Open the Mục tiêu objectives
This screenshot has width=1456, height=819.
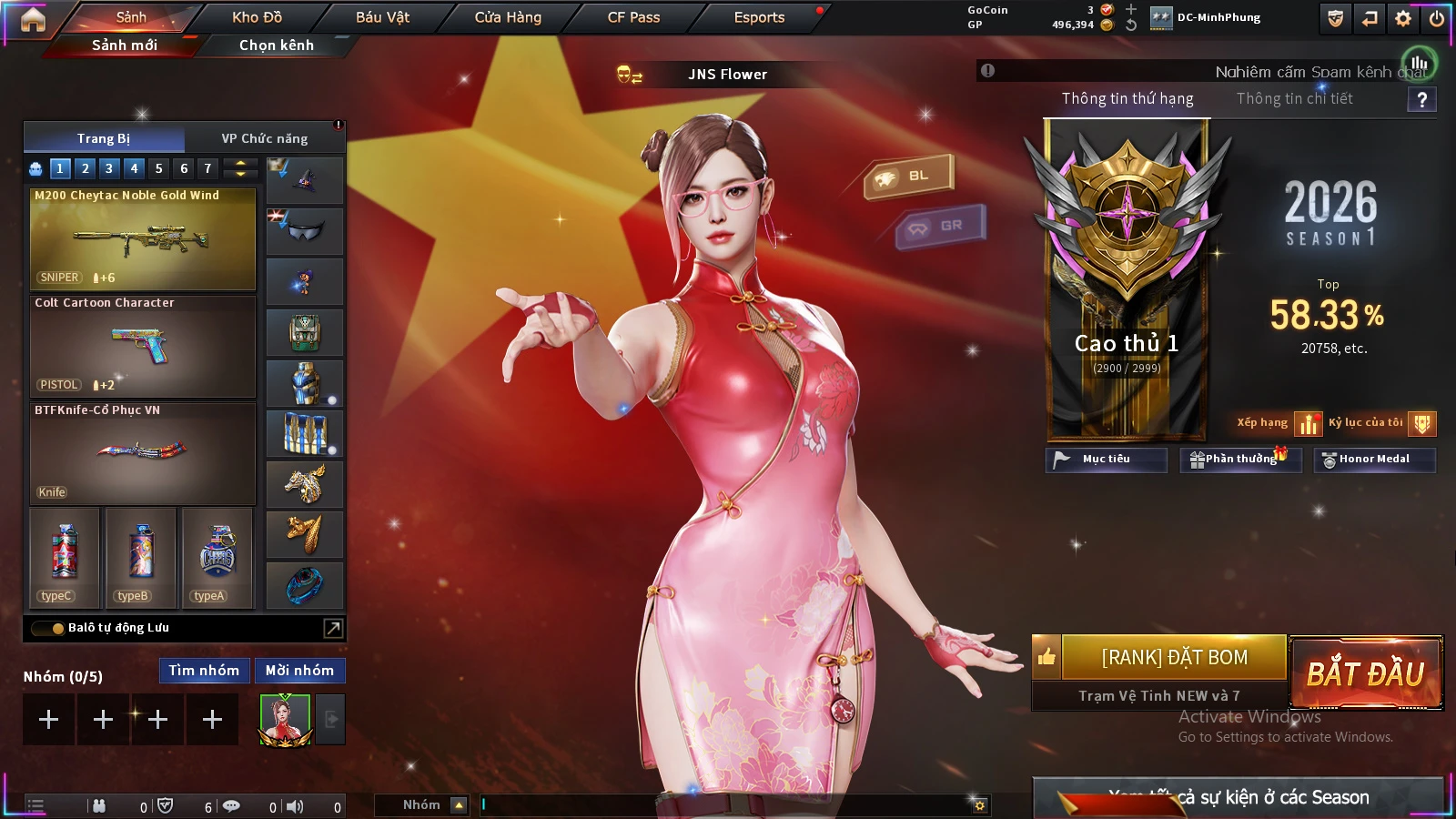(x=1106, y=460)
